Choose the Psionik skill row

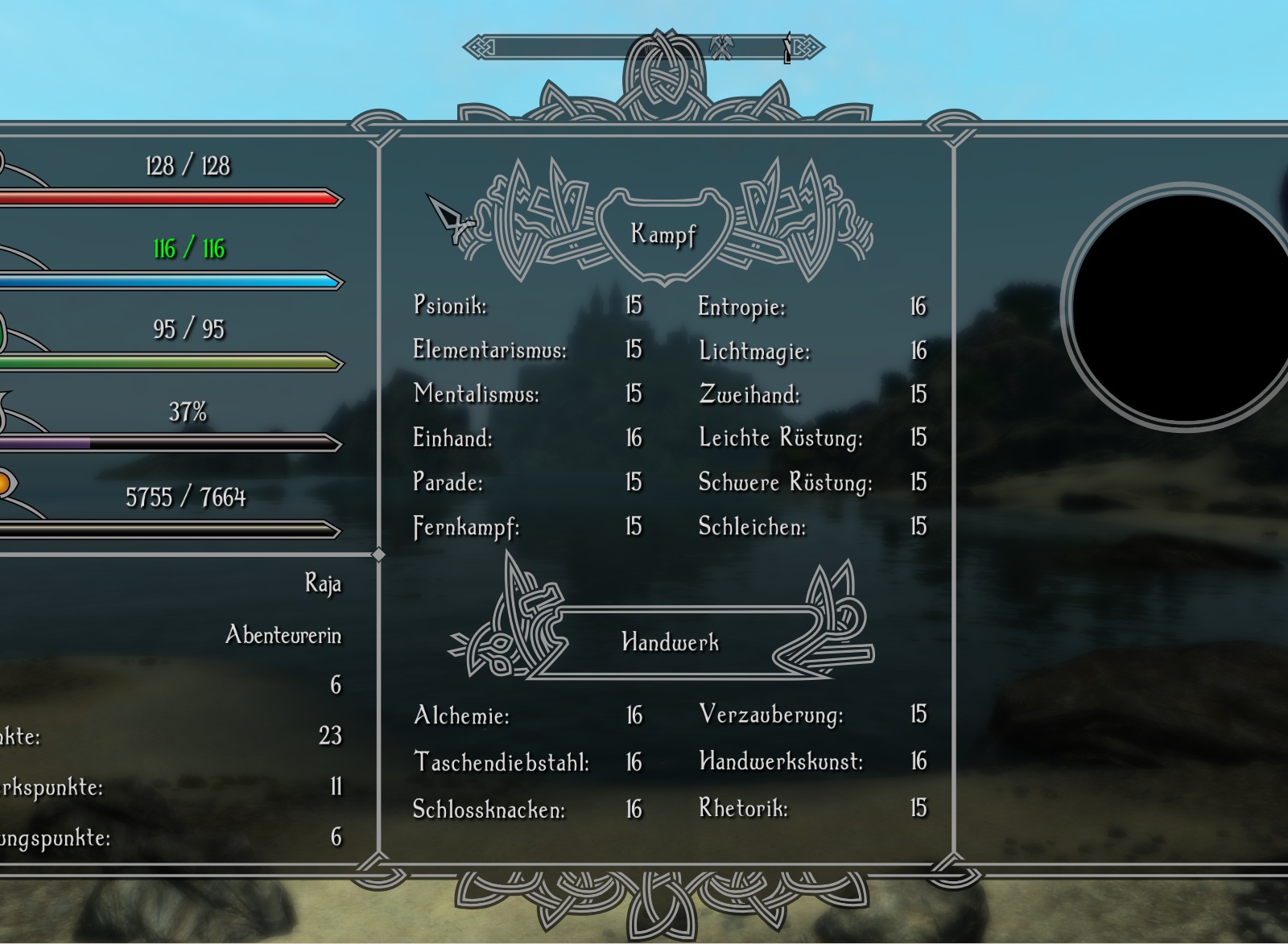[x=450, y=305]
